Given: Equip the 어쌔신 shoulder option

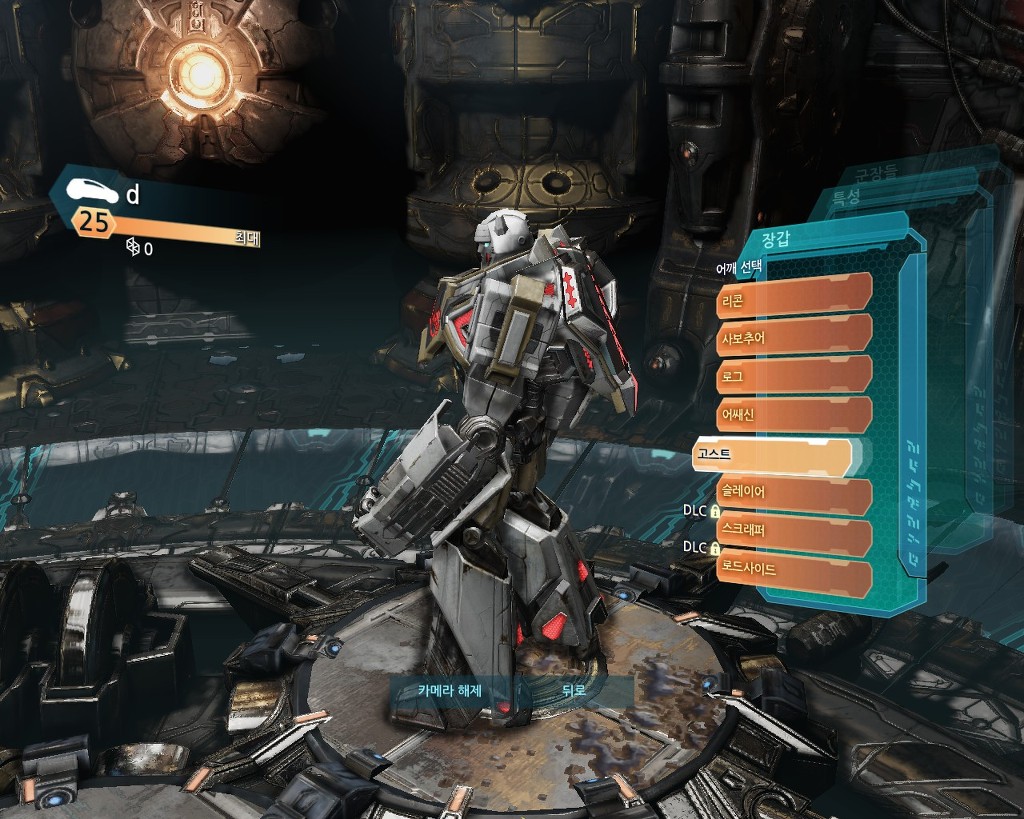Looking at the screenshot, I should pos(794,414).
